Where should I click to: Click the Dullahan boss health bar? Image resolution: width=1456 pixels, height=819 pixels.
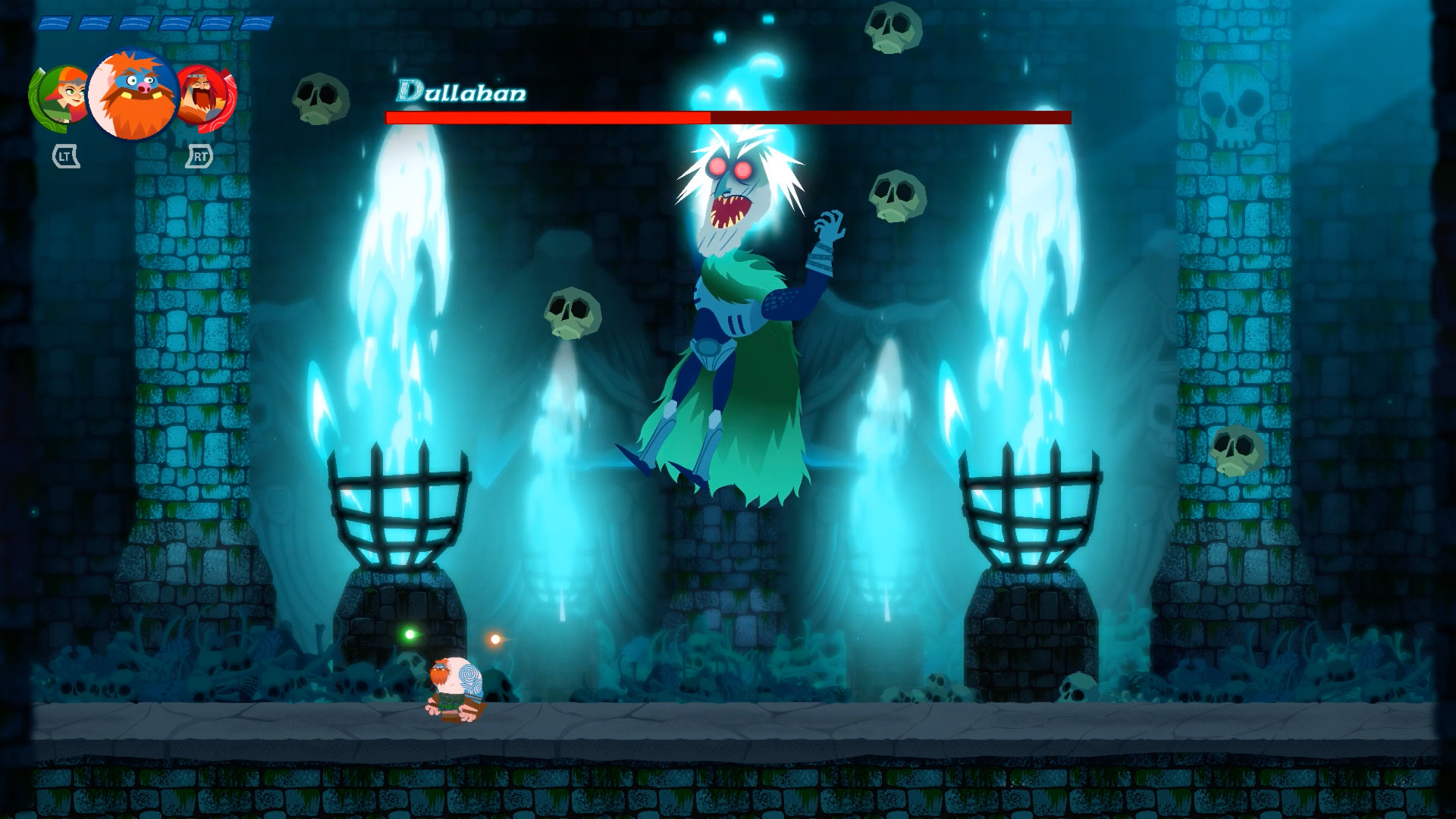(x=728, y=118)
